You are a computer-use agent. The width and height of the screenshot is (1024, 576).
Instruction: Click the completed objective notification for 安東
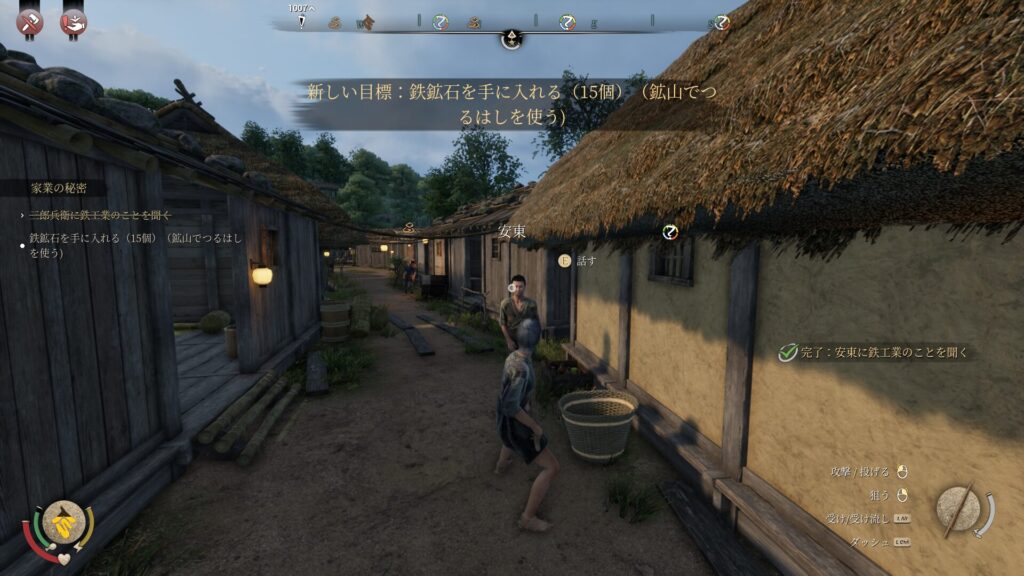tap(876, 352)
